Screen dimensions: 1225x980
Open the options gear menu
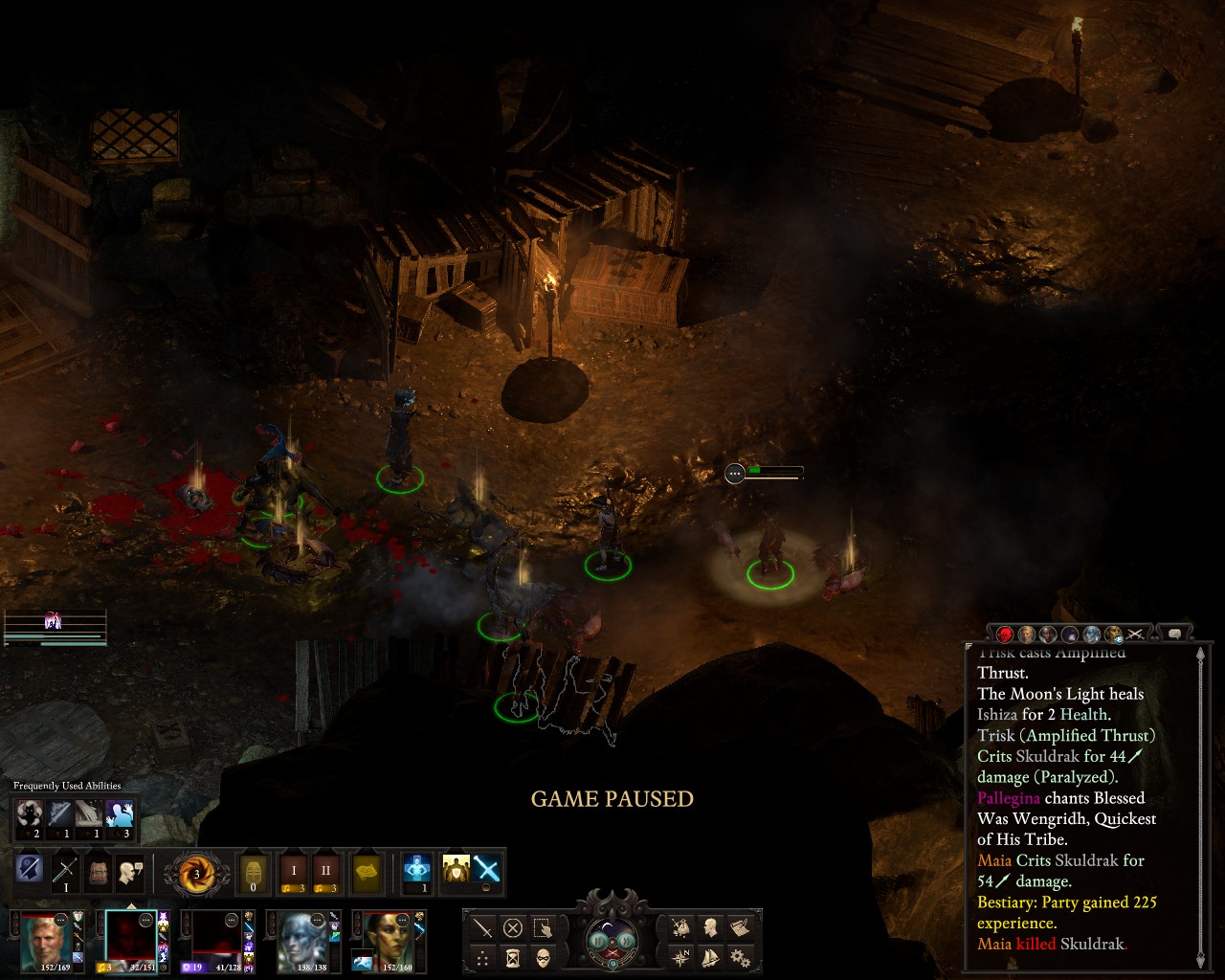click(740, 956)
